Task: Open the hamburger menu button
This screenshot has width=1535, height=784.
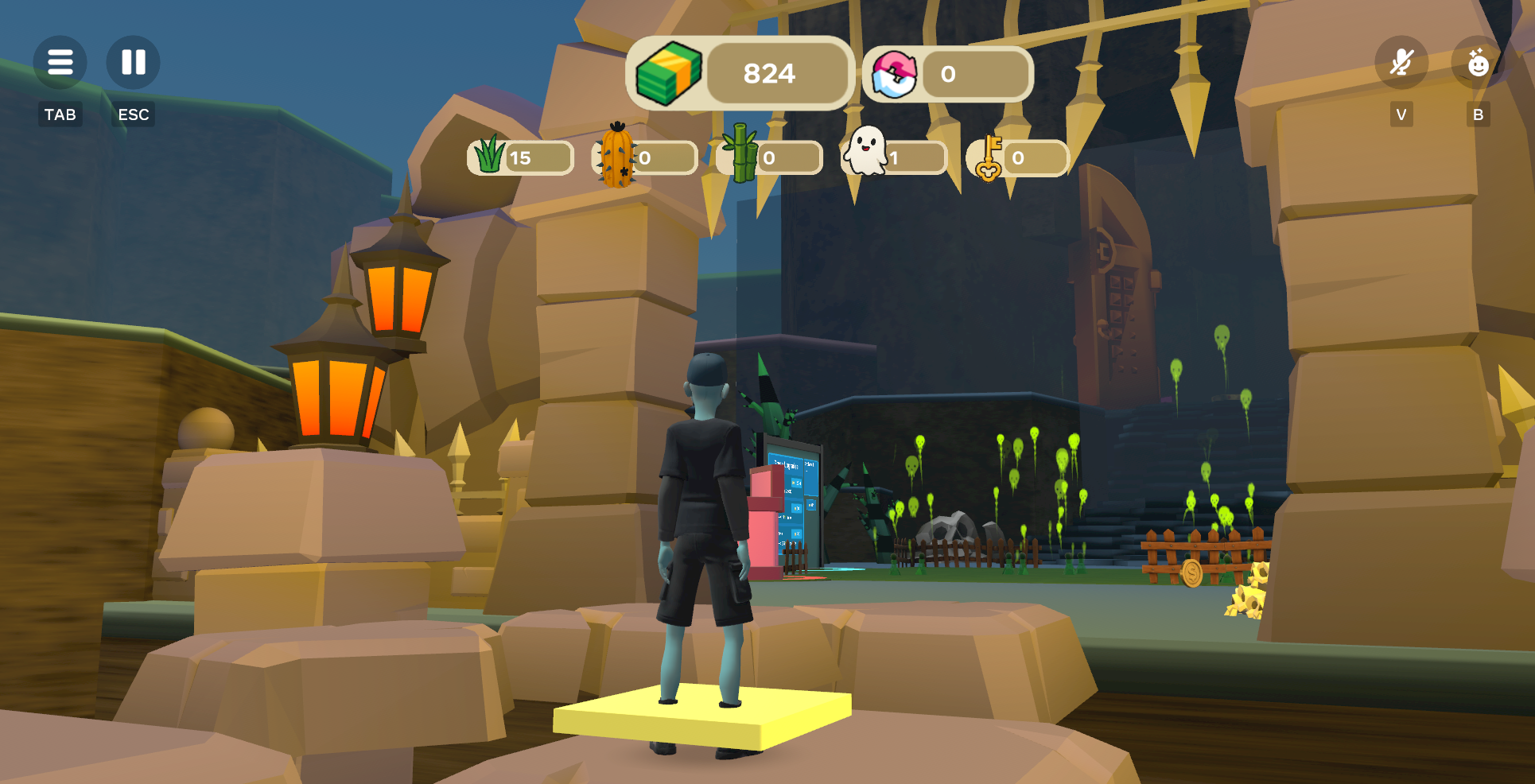Action: (60, 62)
